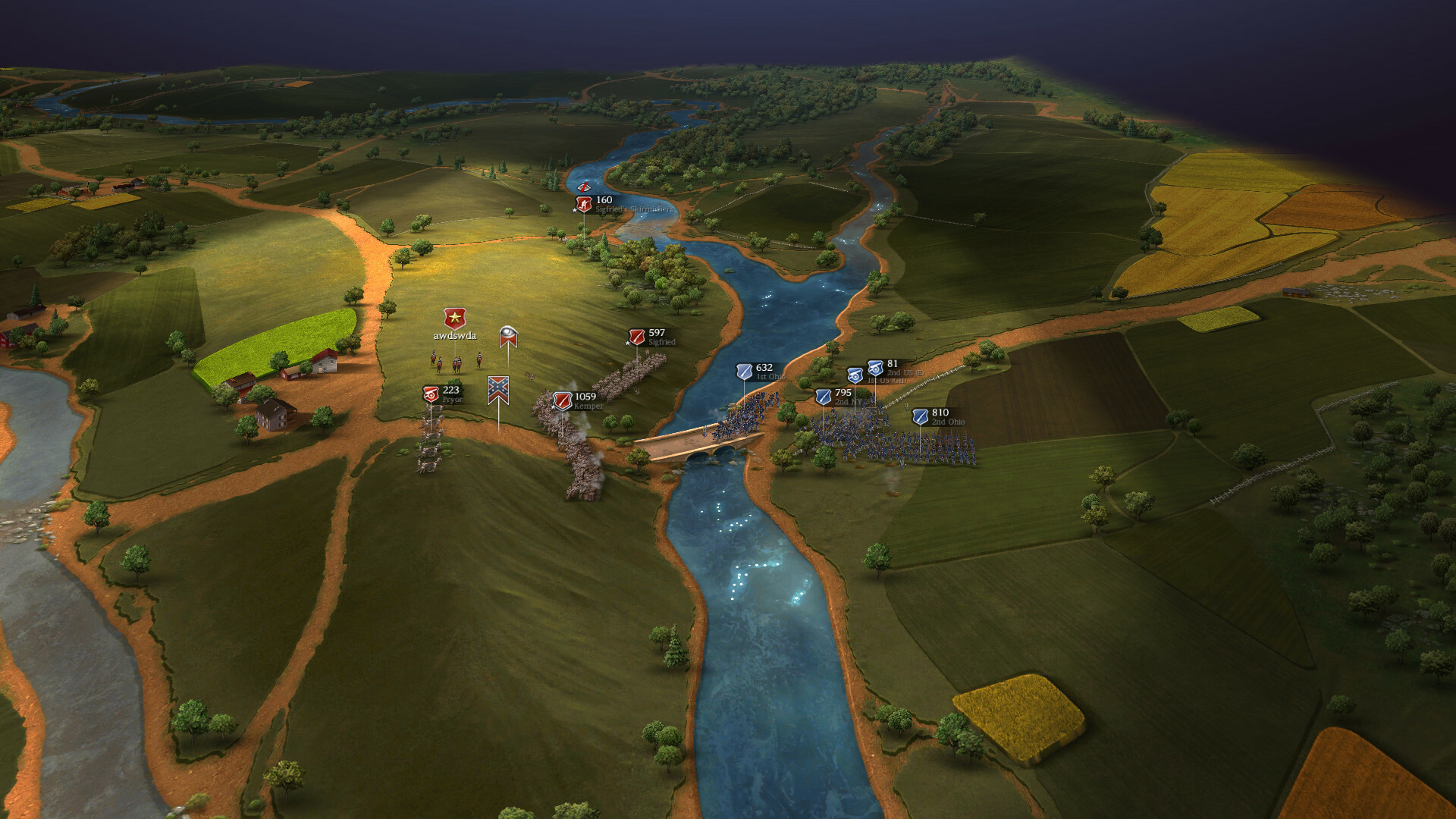Select the 2nd Ohio unit icon
Image resolution: width=1456 pixels, height=819 pixels.
click(921, 418)
